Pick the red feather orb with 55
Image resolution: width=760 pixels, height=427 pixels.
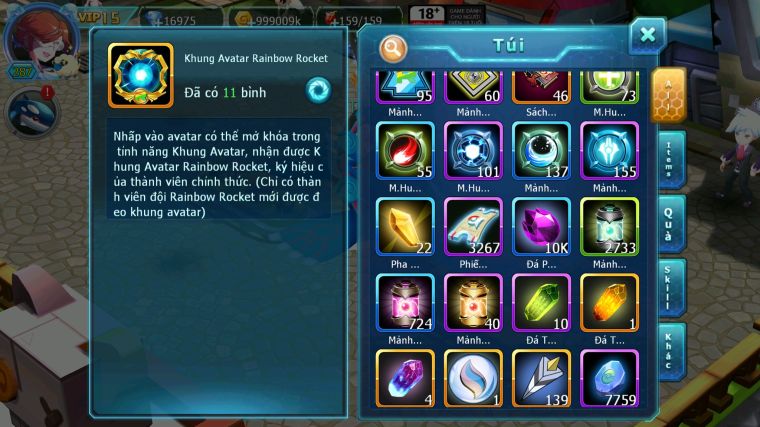pyautogui.click(x=405, y=150)
